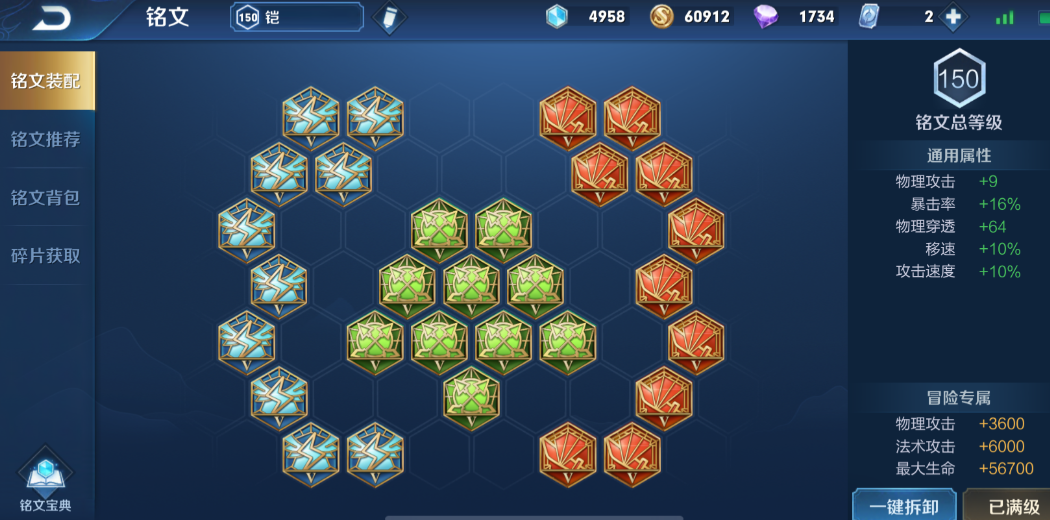Switch to the 铭文装配 tab

click(46, 80)
